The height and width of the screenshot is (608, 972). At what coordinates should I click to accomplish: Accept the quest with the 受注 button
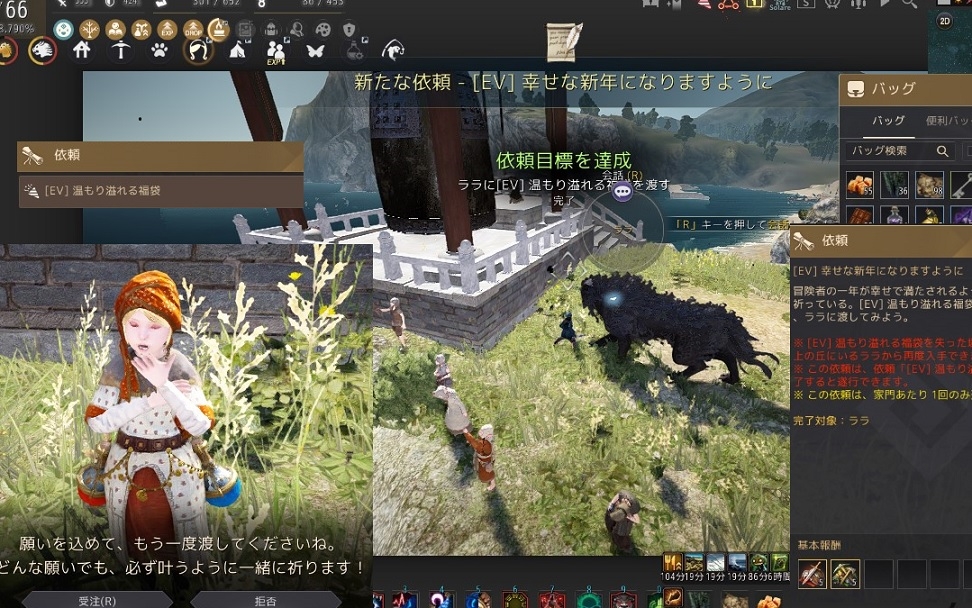pos(97,600)
